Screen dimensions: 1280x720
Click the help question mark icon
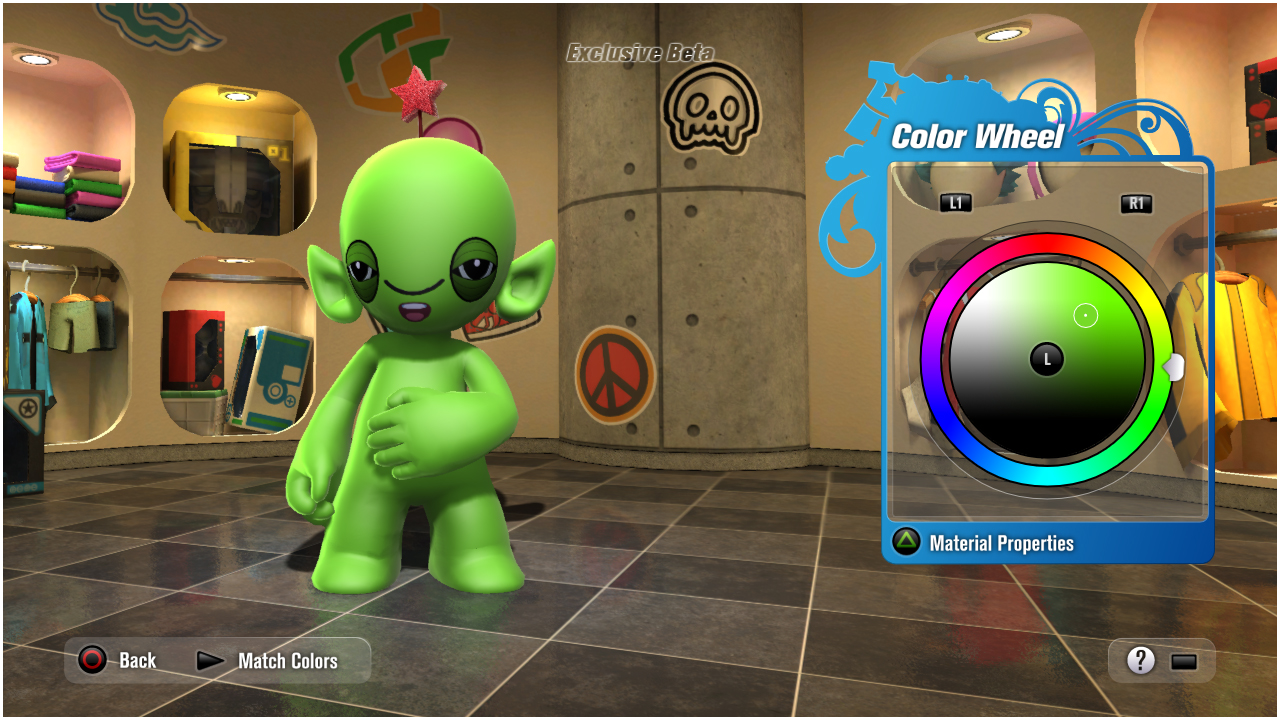(x=1140, y=660)
